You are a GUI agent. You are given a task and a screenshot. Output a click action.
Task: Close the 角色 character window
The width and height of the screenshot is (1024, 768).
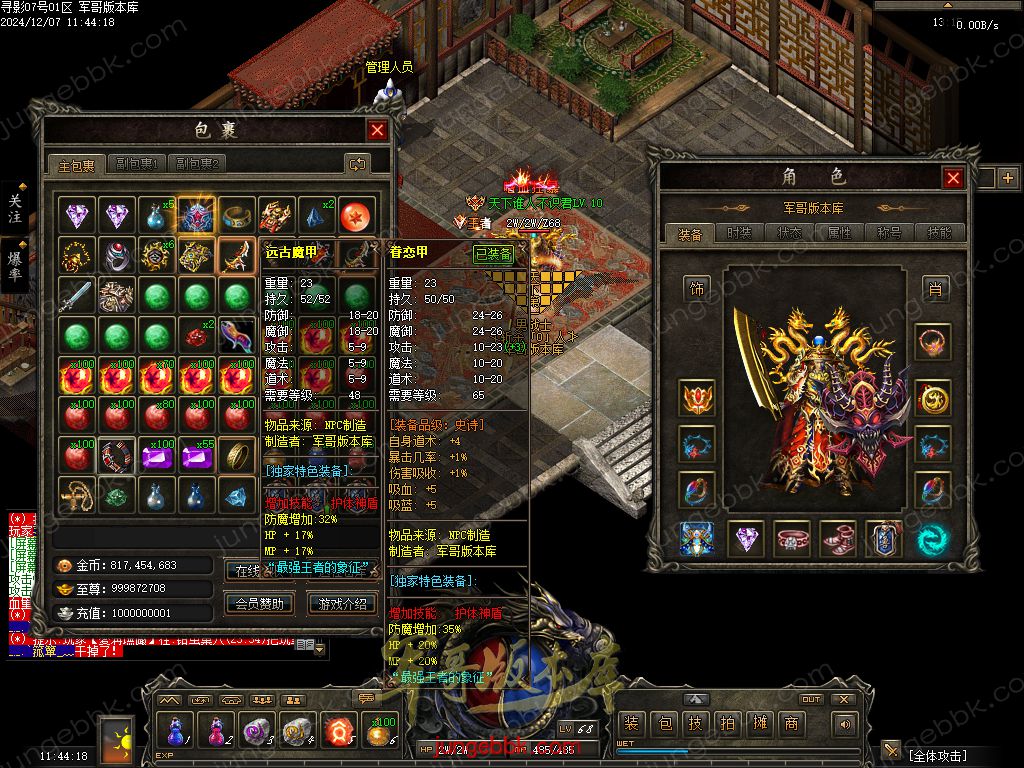(x=953, y=178)
